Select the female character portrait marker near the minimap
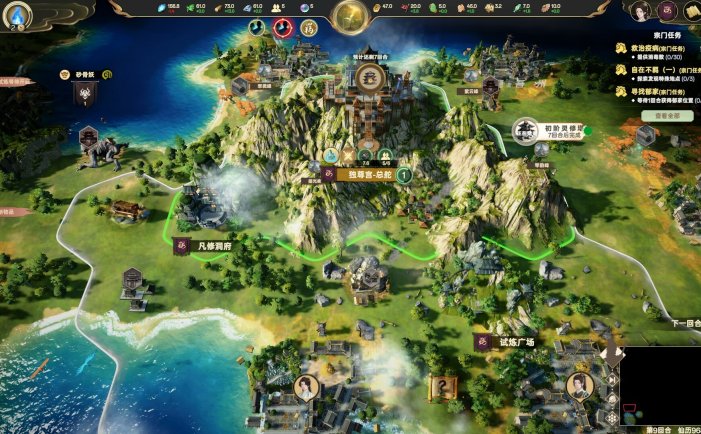The image size is (701, 434). [577, 385]
